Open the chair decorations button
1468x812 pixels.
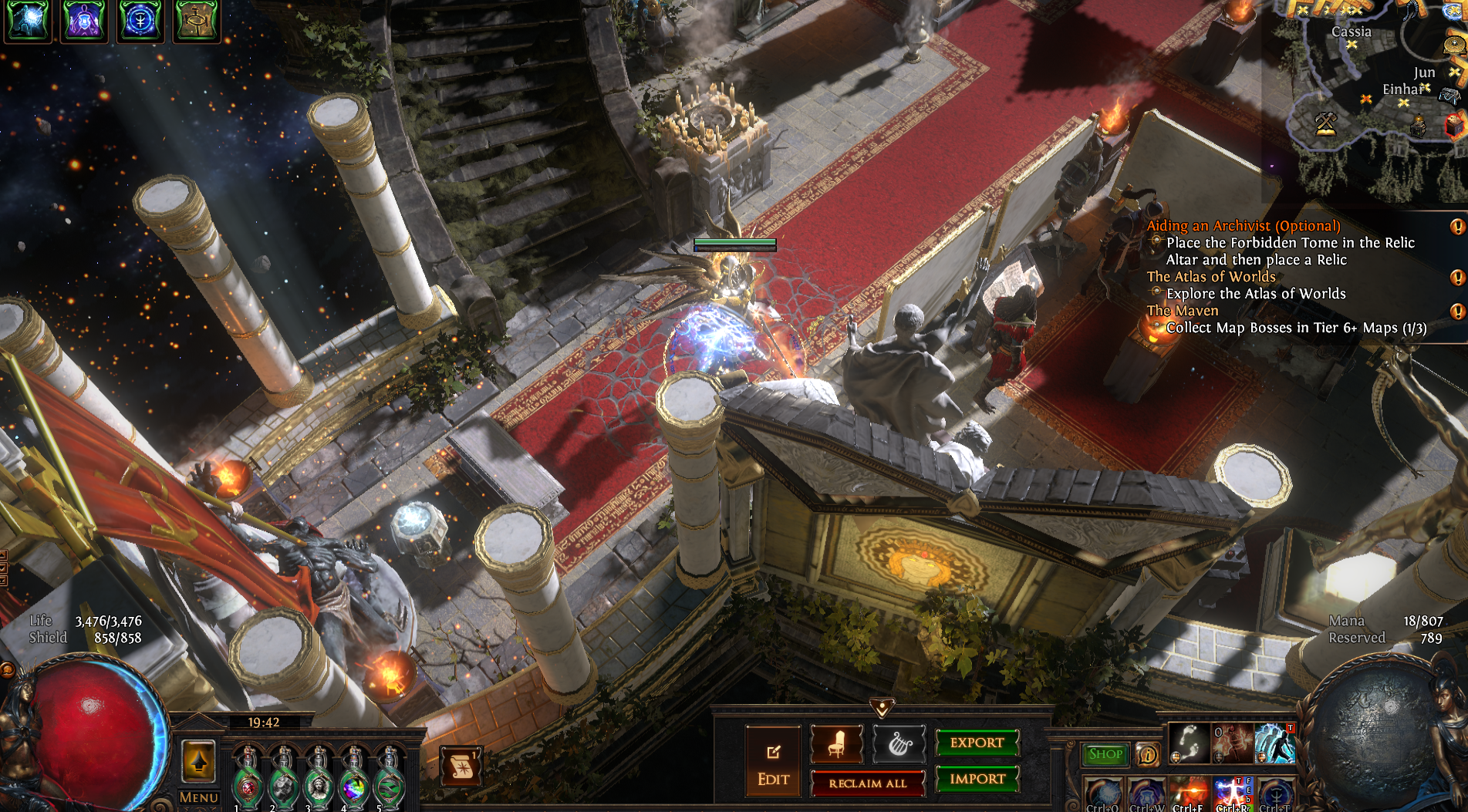coord(836,744)
